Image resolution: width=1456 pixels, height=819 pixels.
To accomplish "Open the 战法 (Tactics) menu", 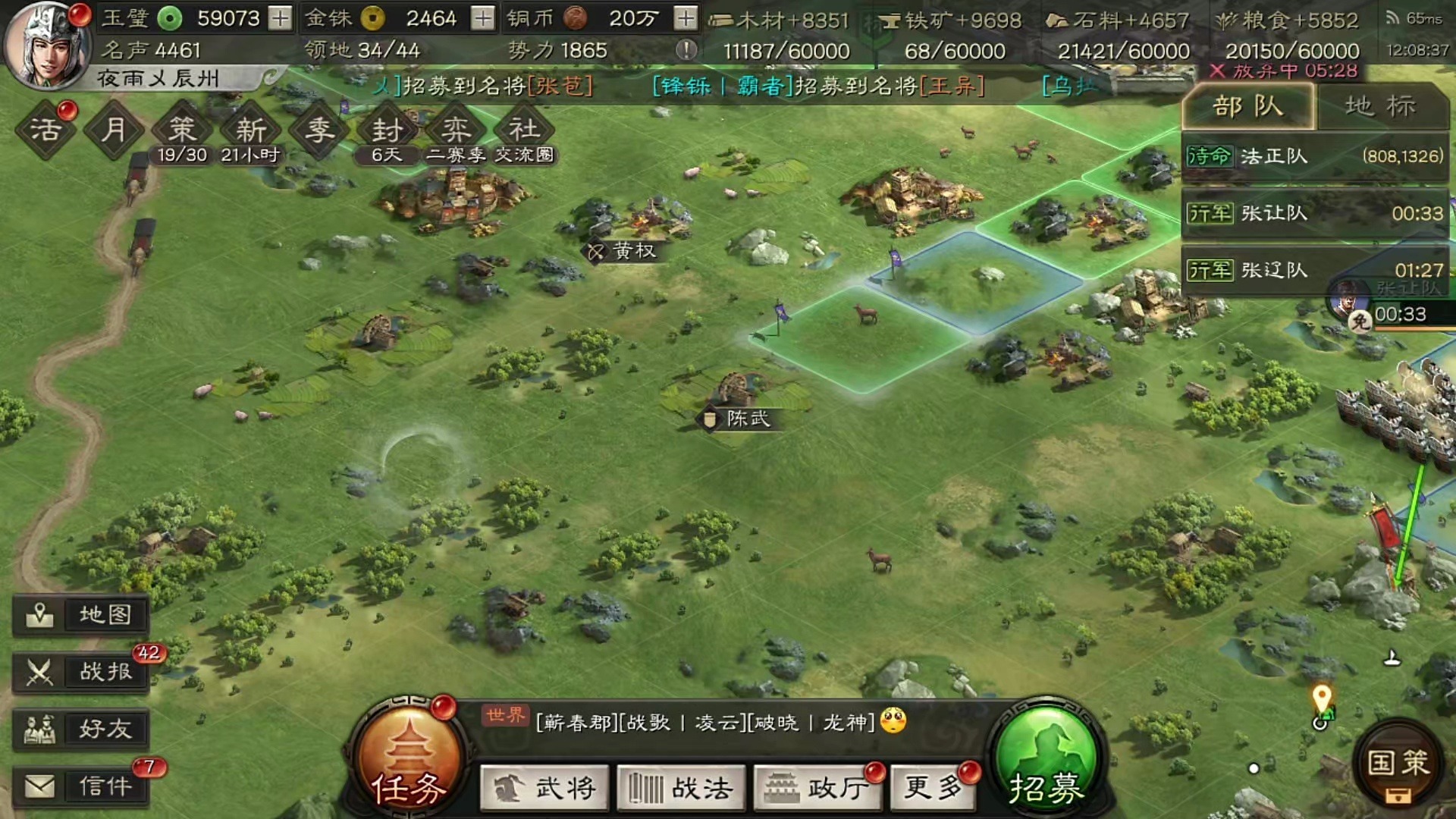I will click(681, 788).
